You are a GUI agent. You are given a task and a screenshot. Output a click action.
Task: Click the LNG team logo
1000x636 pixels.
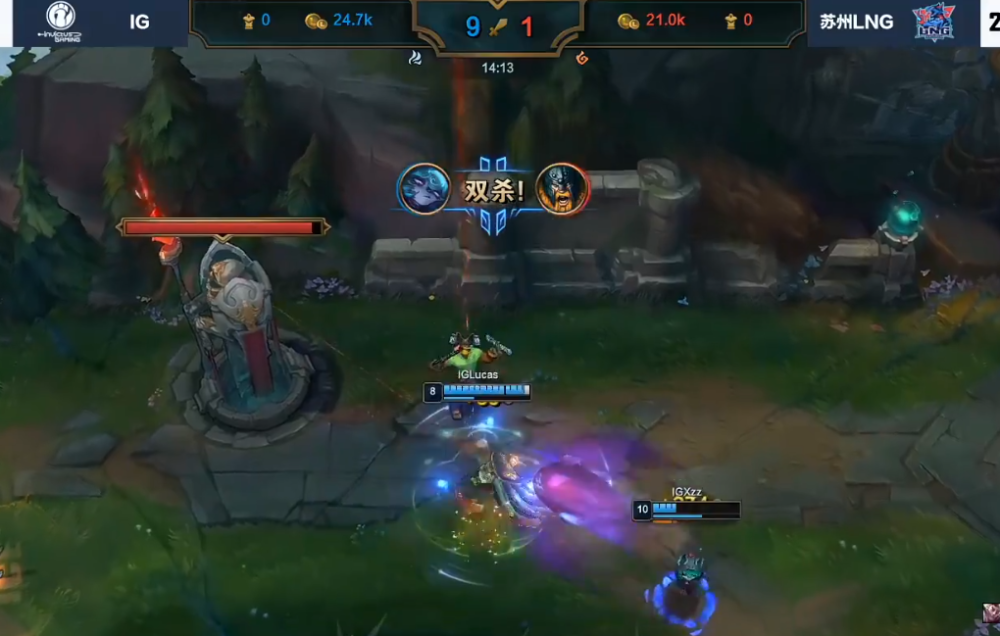click(x=932, y=22)
